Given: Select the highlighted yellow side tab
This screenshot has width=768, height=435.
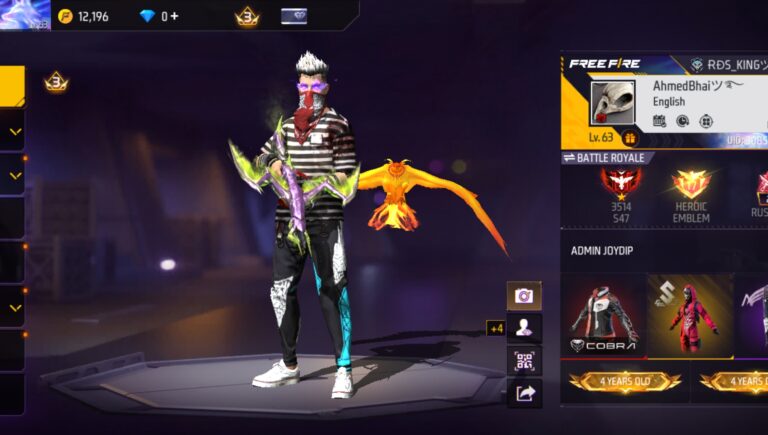Looking at the screenshot, I should pyautogui.click(x=12, y=86).
